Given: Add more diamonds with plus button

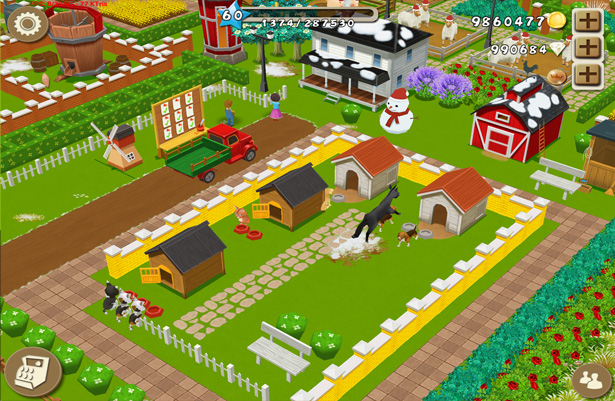Looking at the screenshot, I should (586, 48).
